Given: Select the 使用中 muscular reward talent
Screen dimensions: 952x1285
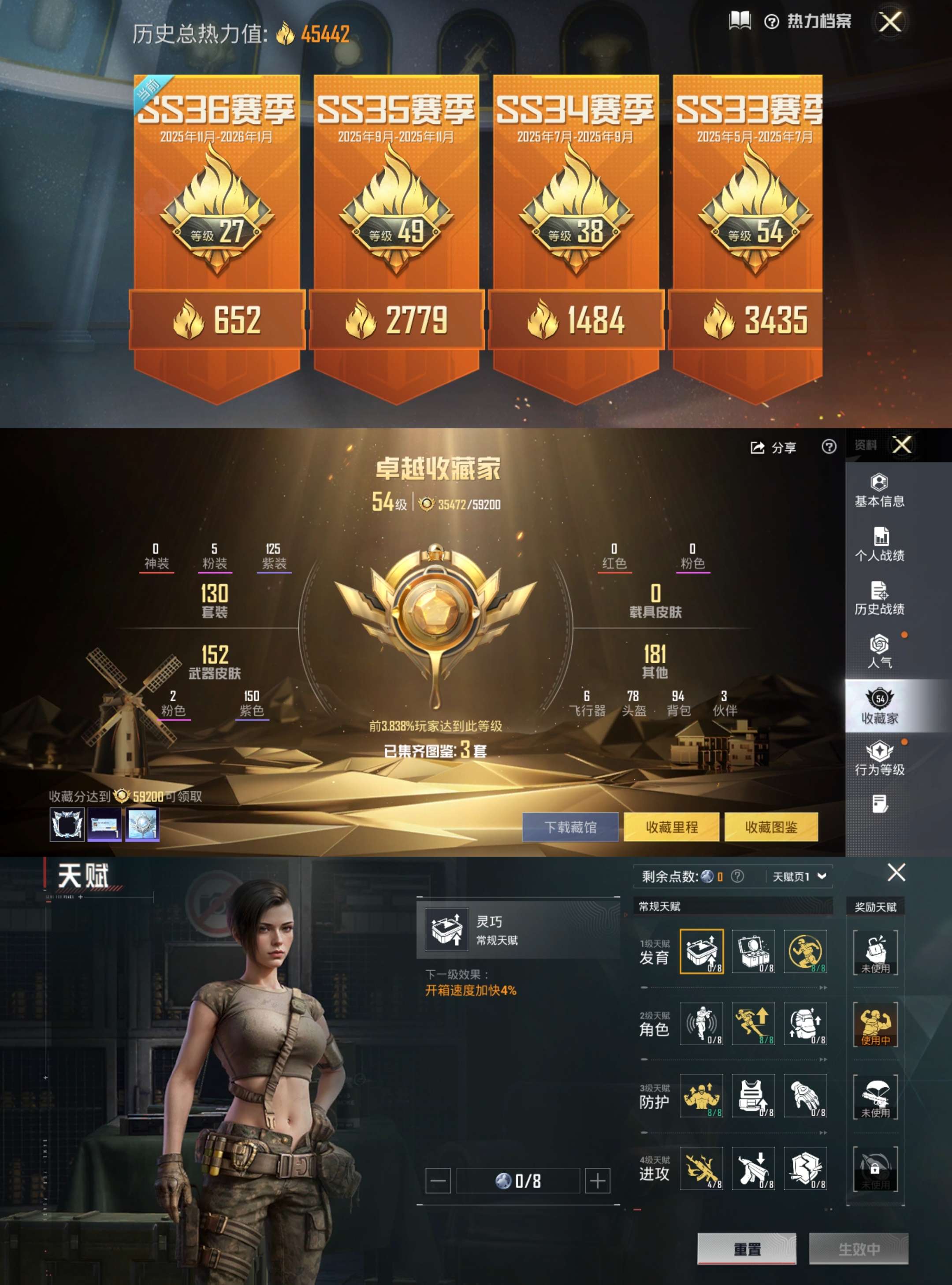Looking at the screenshot, I should (875, 1025).
